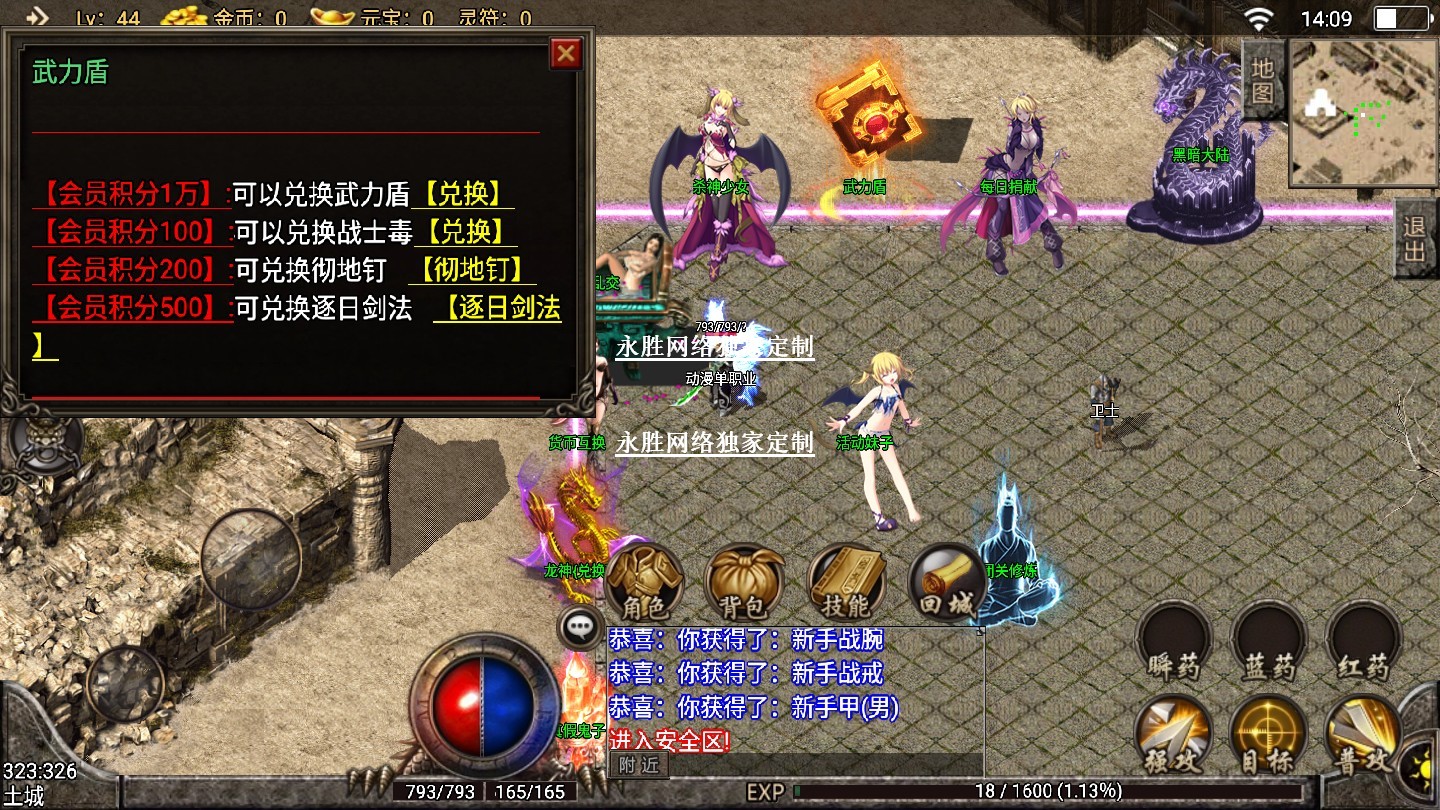
Task: Select the 逐日剑法 exchange link
Action: click(499, 309)
